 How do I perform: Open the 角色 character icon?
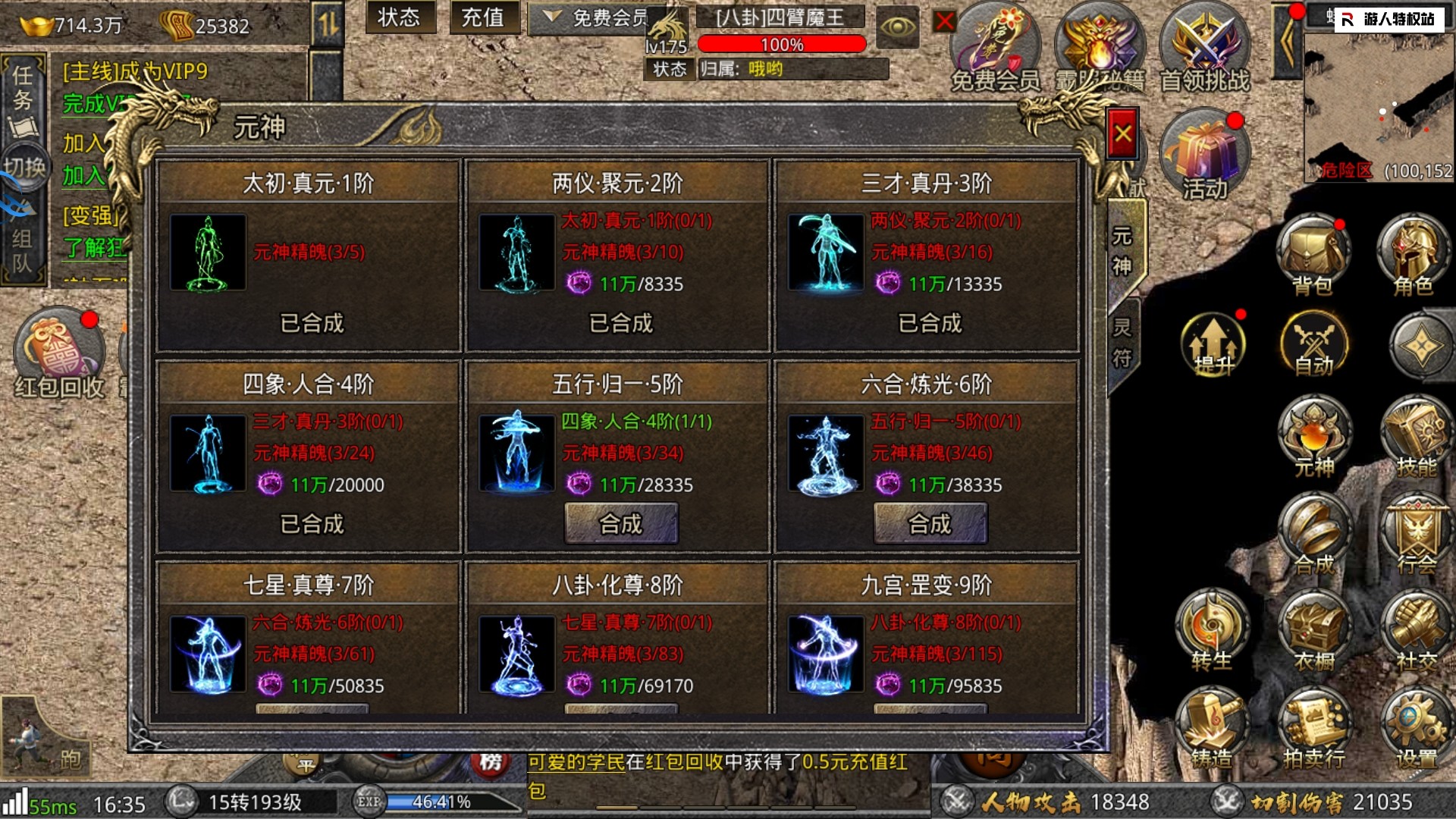pos(1413,255)
